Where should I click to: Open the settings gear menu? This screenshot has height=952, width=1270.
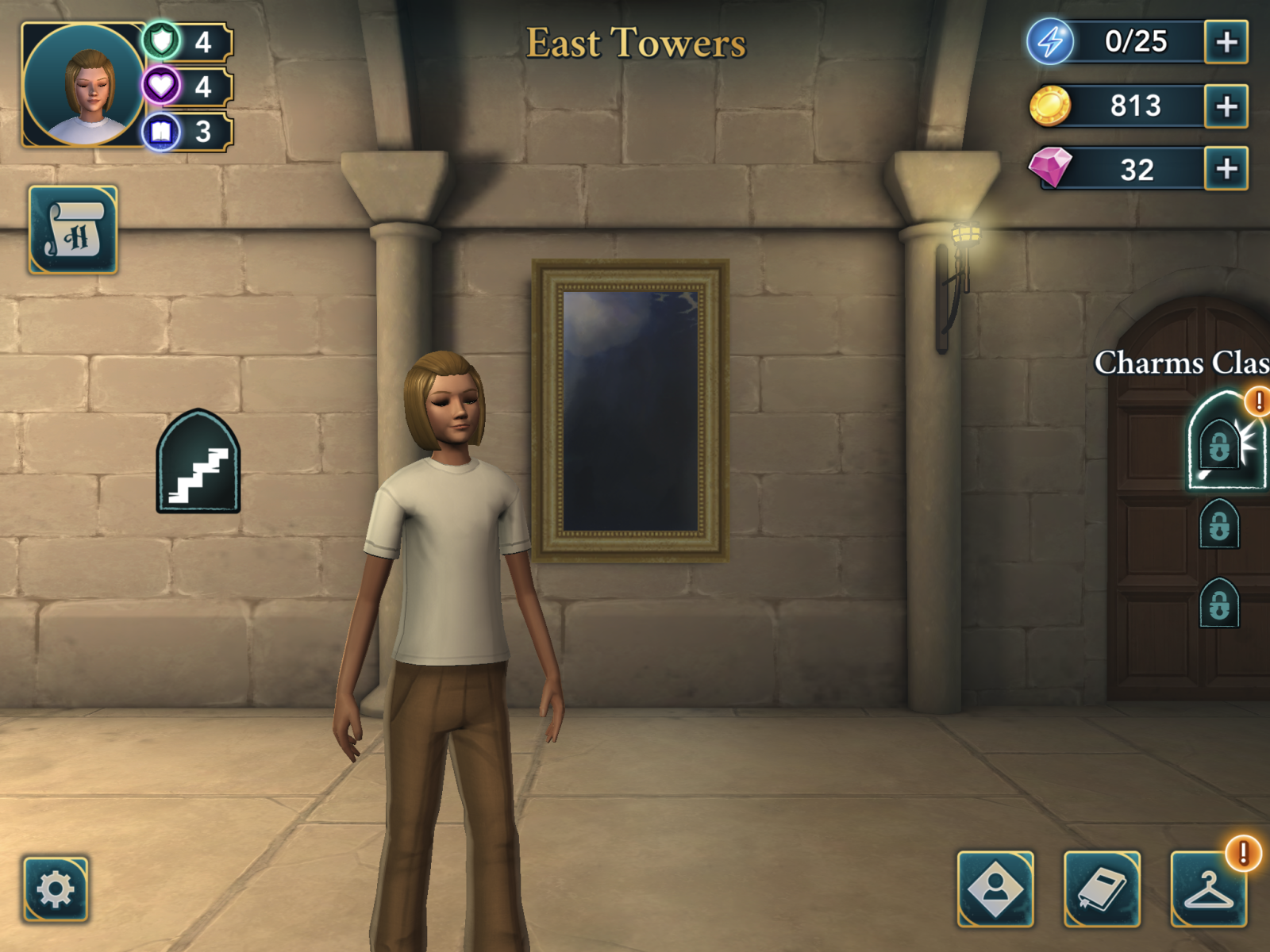(56, 889)
